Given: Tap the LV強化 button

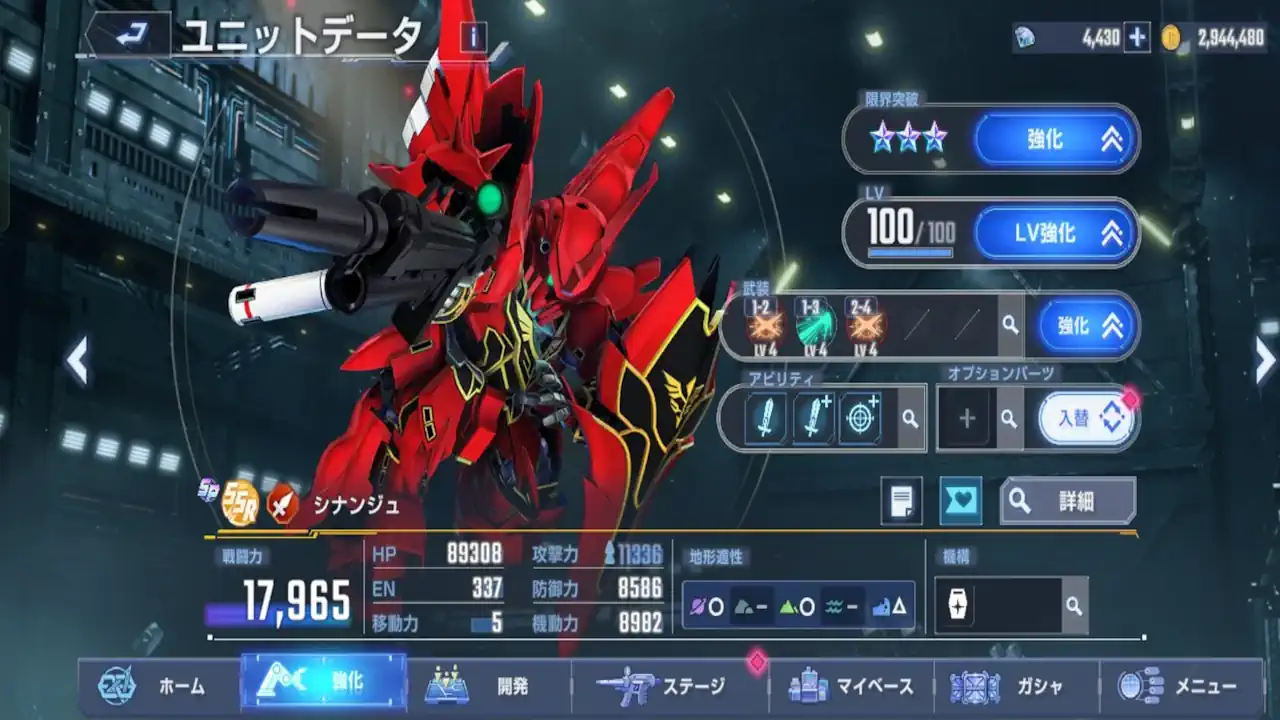Looking at the screenshot, I should (x=1056, y=233).
